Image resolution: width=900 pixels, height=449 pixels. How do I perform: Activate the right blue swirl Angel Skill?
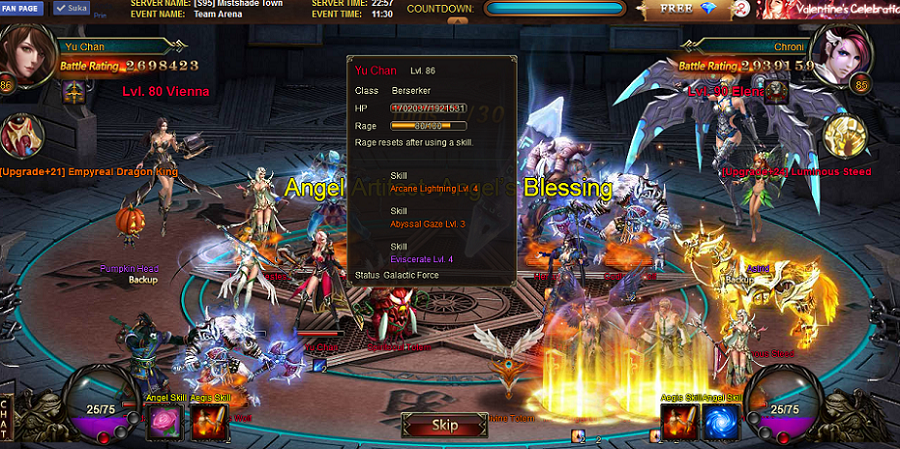tap(721, 422)
